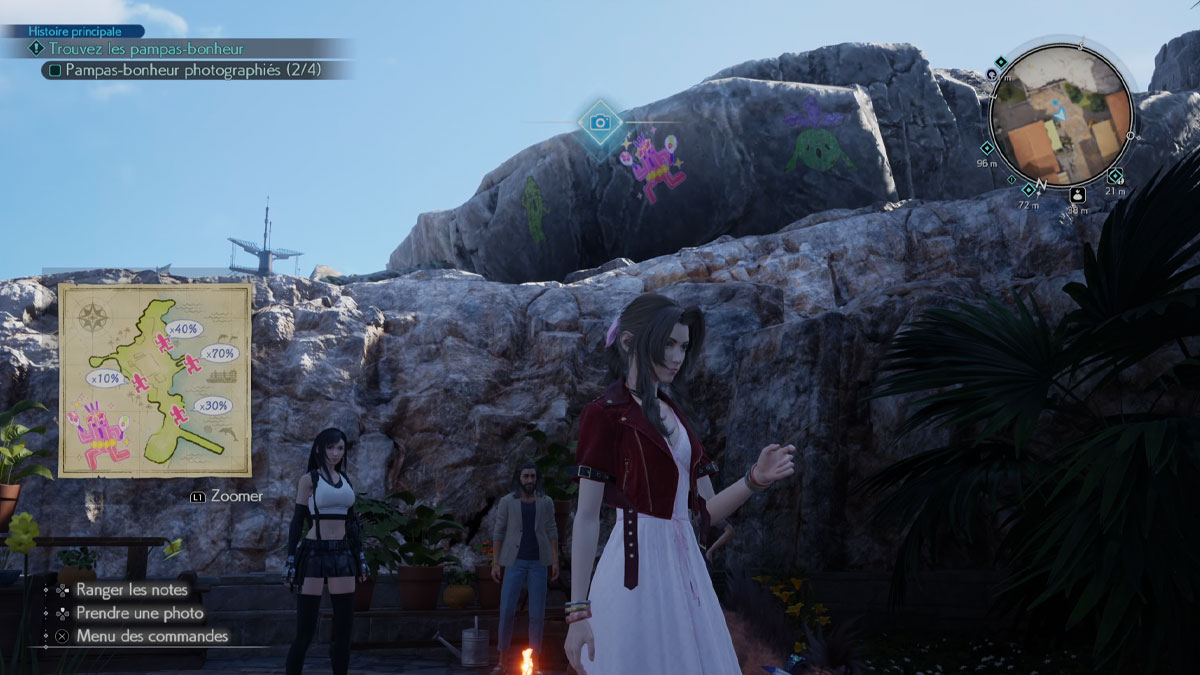Open Menu des commandes
Image resolution: width=1200 pixels, height=675 pixels.
151,636
